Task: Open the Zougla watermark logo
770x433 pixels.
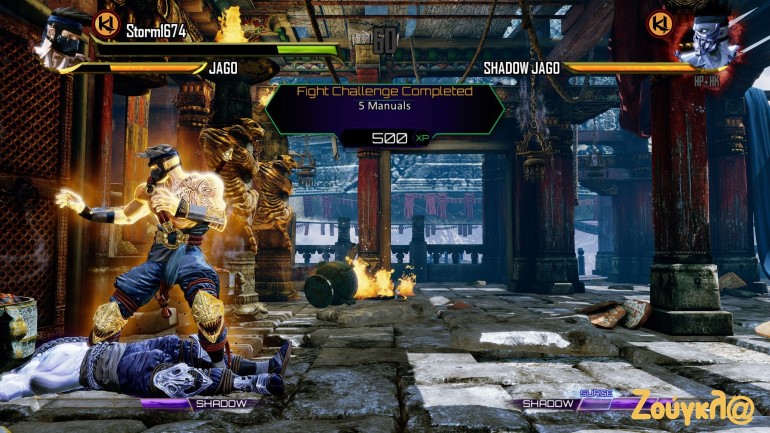Action: (x=692, y=405)
